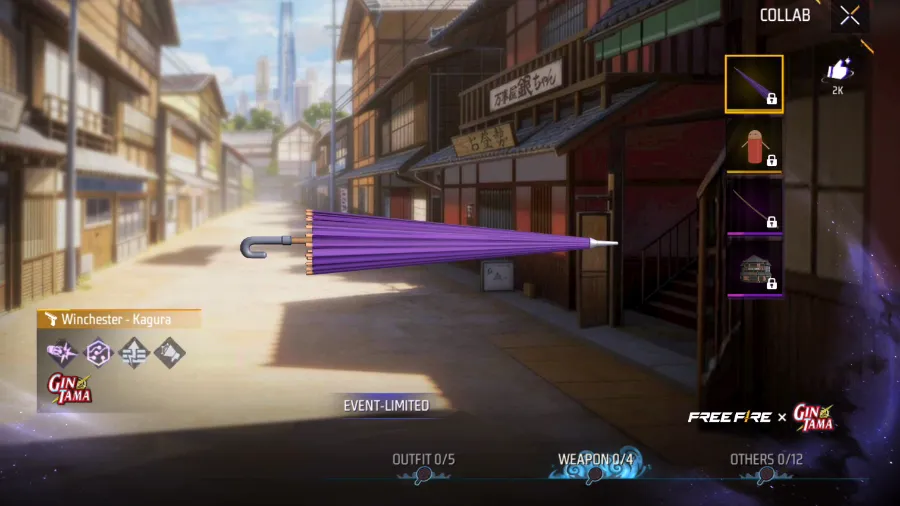Pick the locked thin staff weapon thumbnail

pyautogui.click(x=754, y=205)
